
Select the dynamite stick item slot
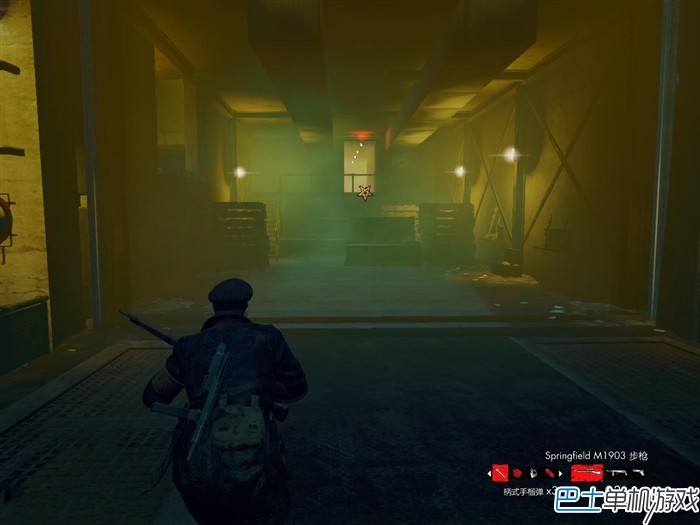(x=548, y=472)
